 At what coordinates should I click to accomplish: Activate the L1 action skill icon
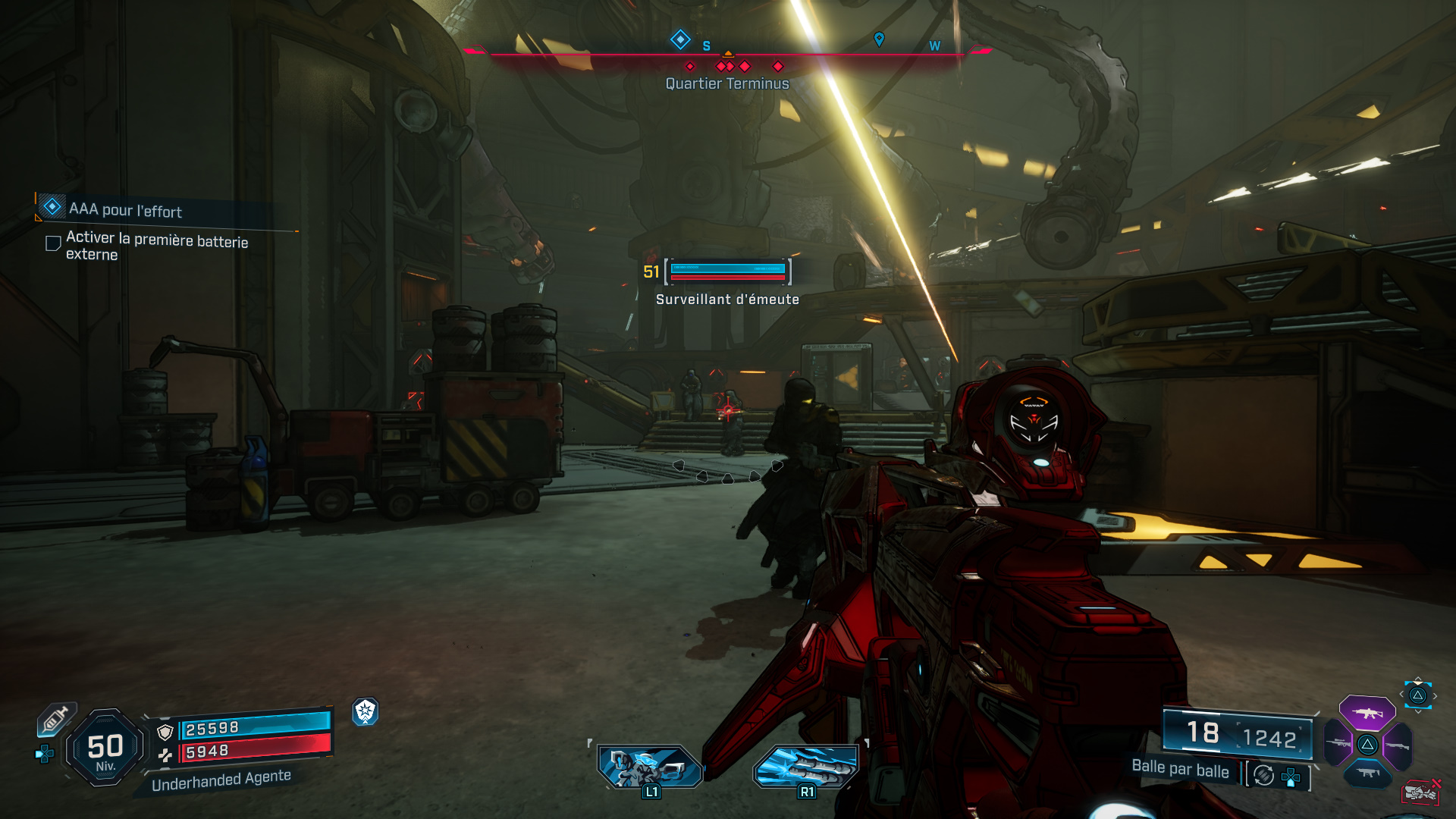pyautogui.click(x=650, y=766)
